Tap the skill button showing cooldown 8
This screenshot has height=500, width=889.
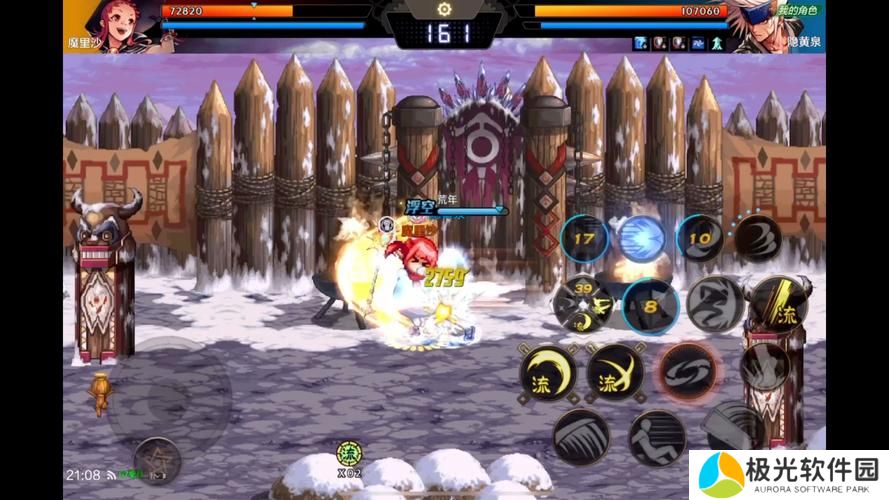650,306
